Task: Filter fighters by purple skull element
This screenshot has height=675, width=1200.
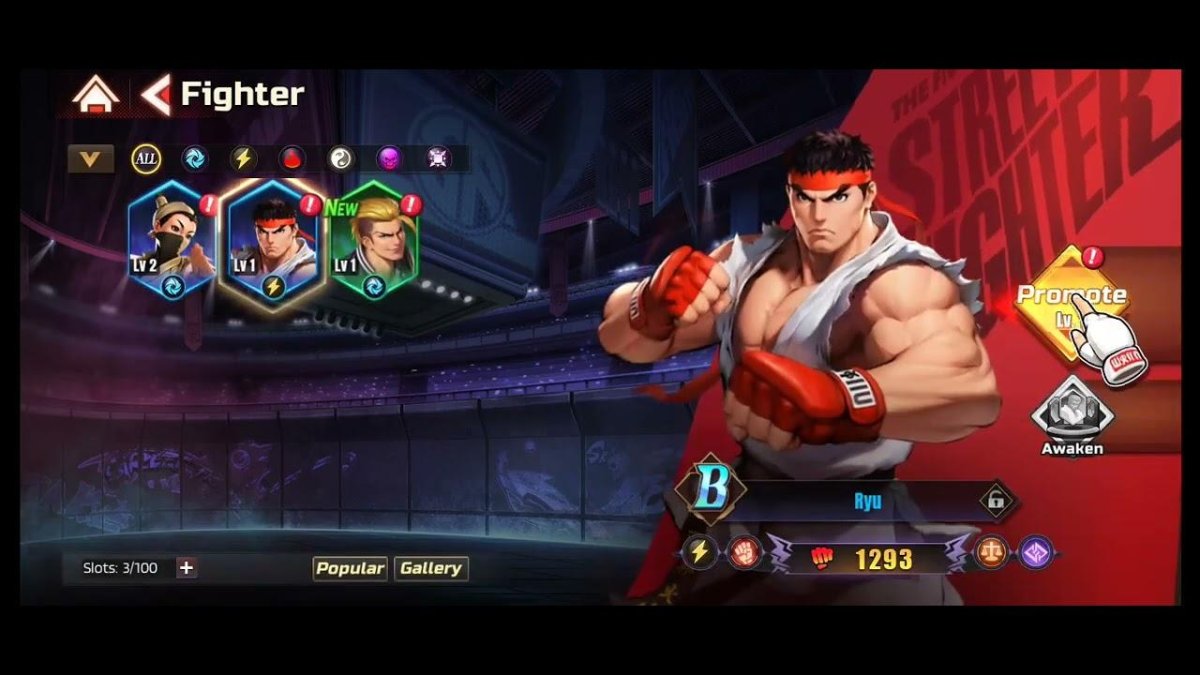Action: coord(389,158)
